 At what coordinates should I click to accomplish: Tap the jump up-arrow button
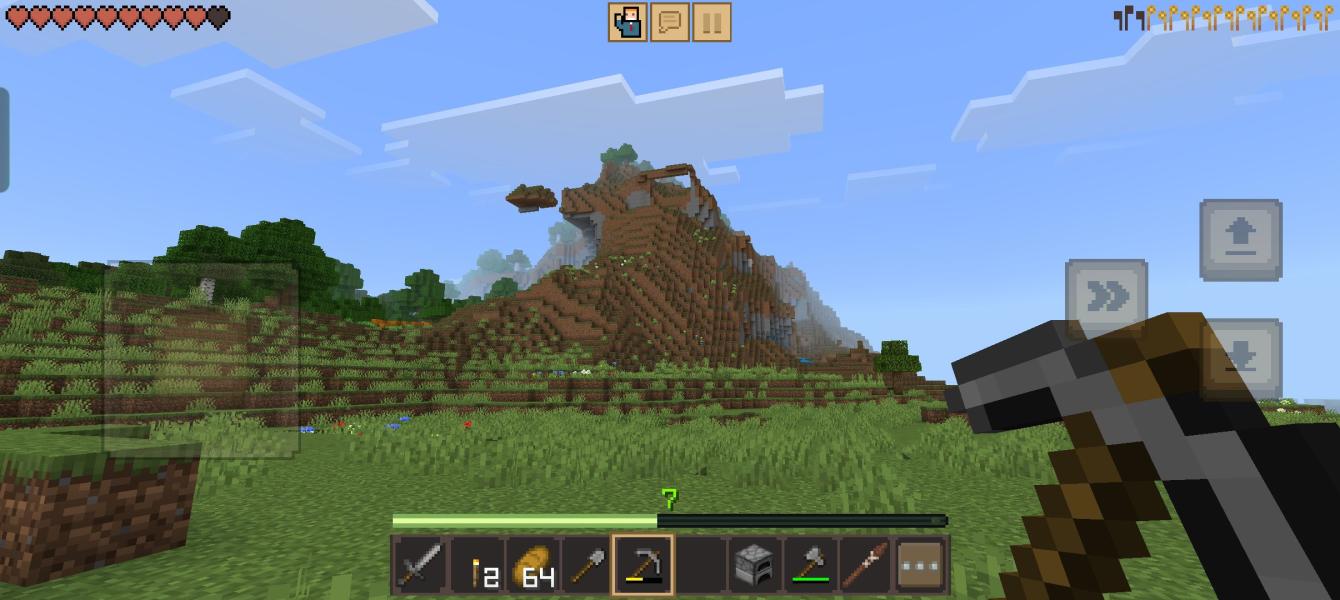pyautogui.click(x=1241, y=239)
